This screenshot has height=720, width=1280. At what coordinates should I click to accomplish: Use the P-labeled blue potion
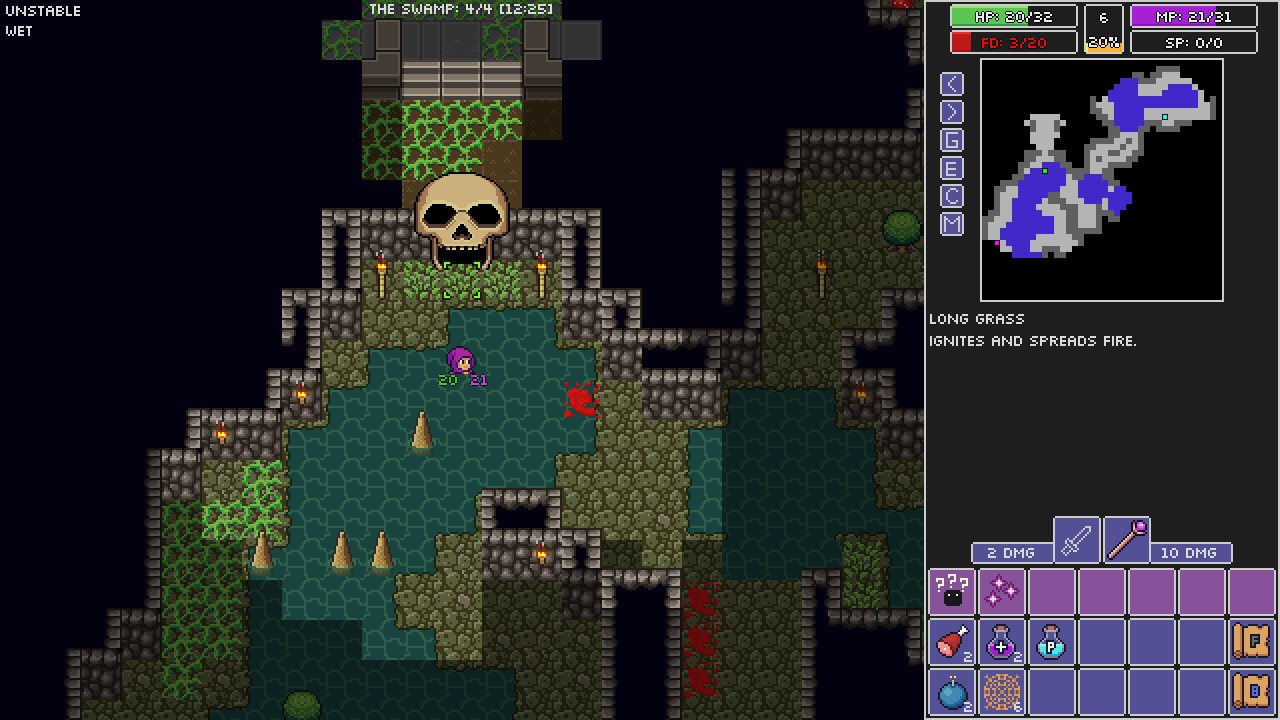pos(1051,643)
